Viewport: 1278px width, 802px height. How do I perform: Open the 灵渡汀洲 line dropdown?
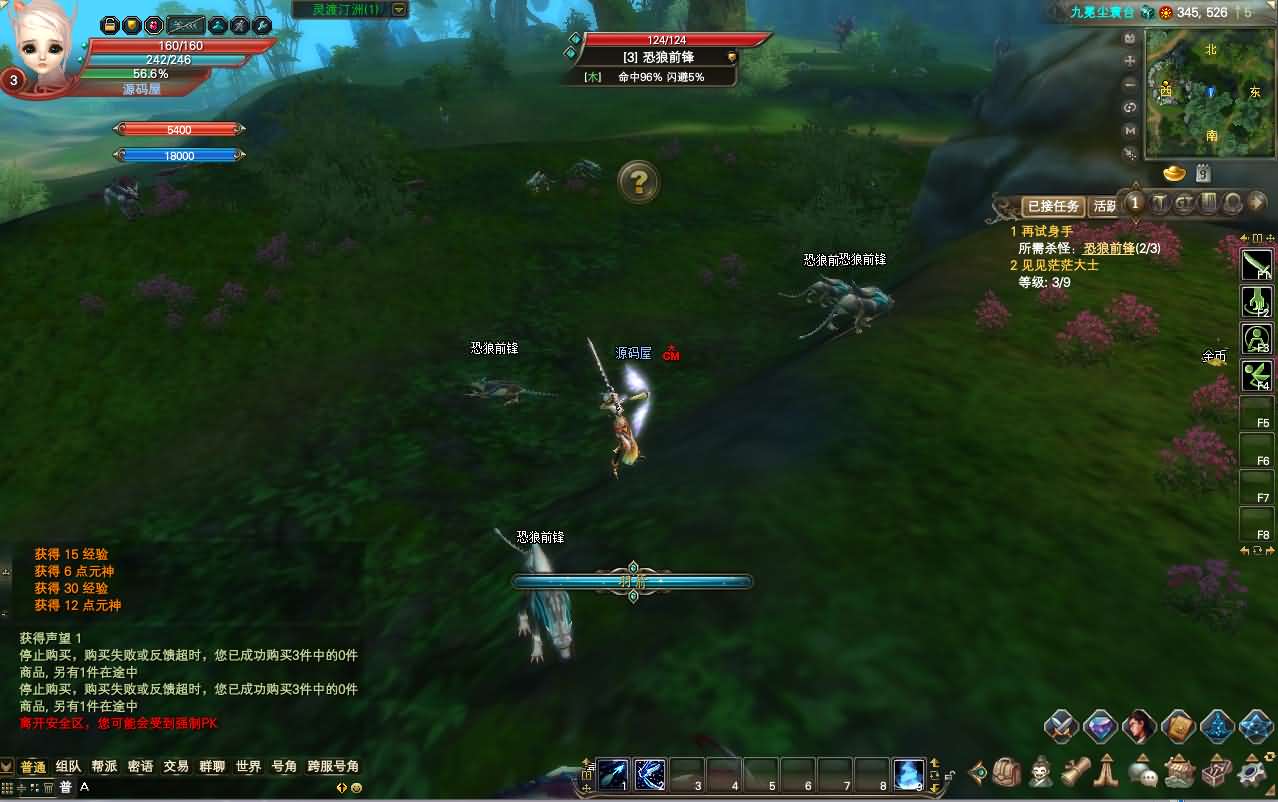click(x=399, y=9)
